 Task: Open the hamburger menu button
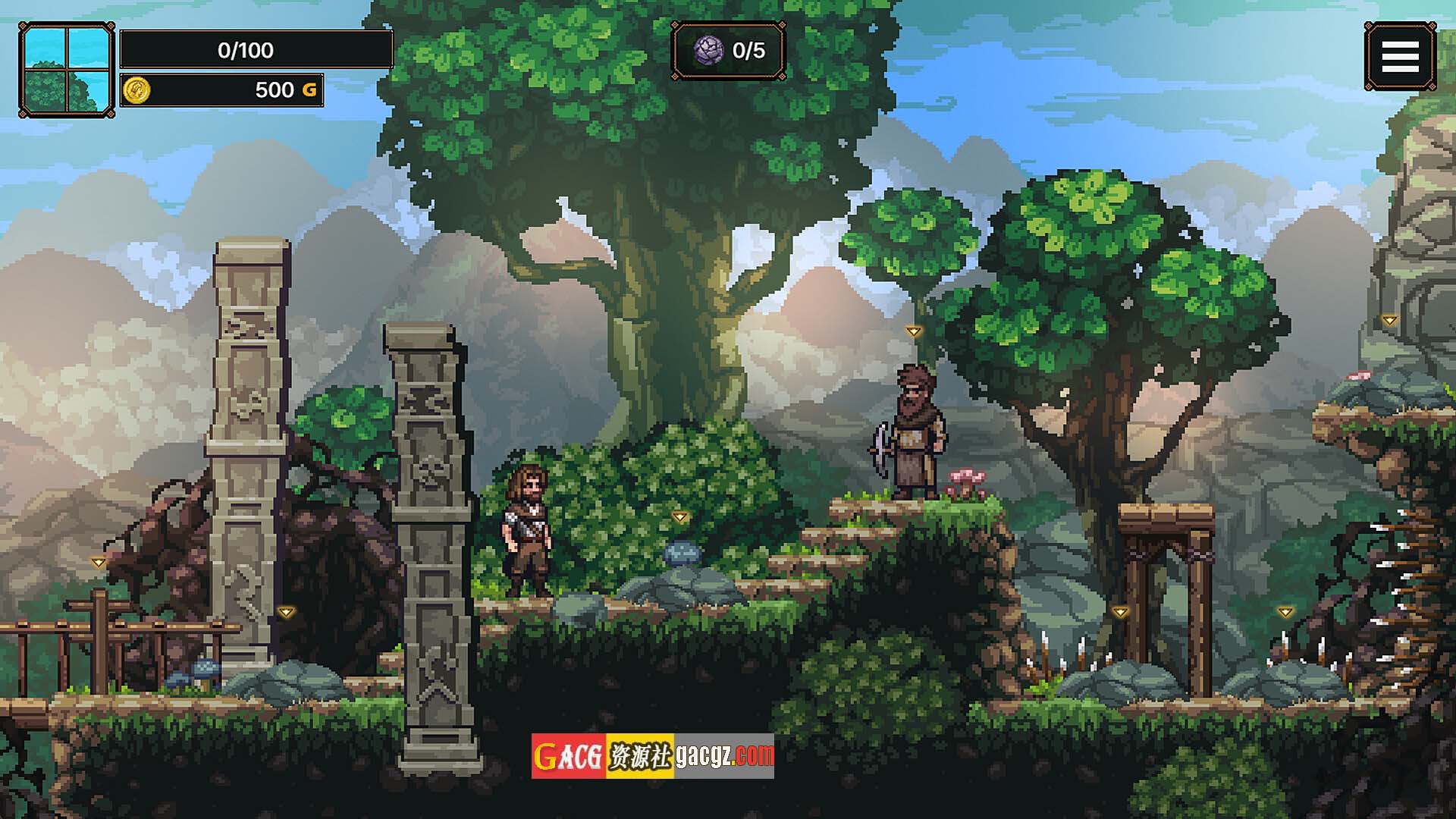click(x=1400, y=56)
